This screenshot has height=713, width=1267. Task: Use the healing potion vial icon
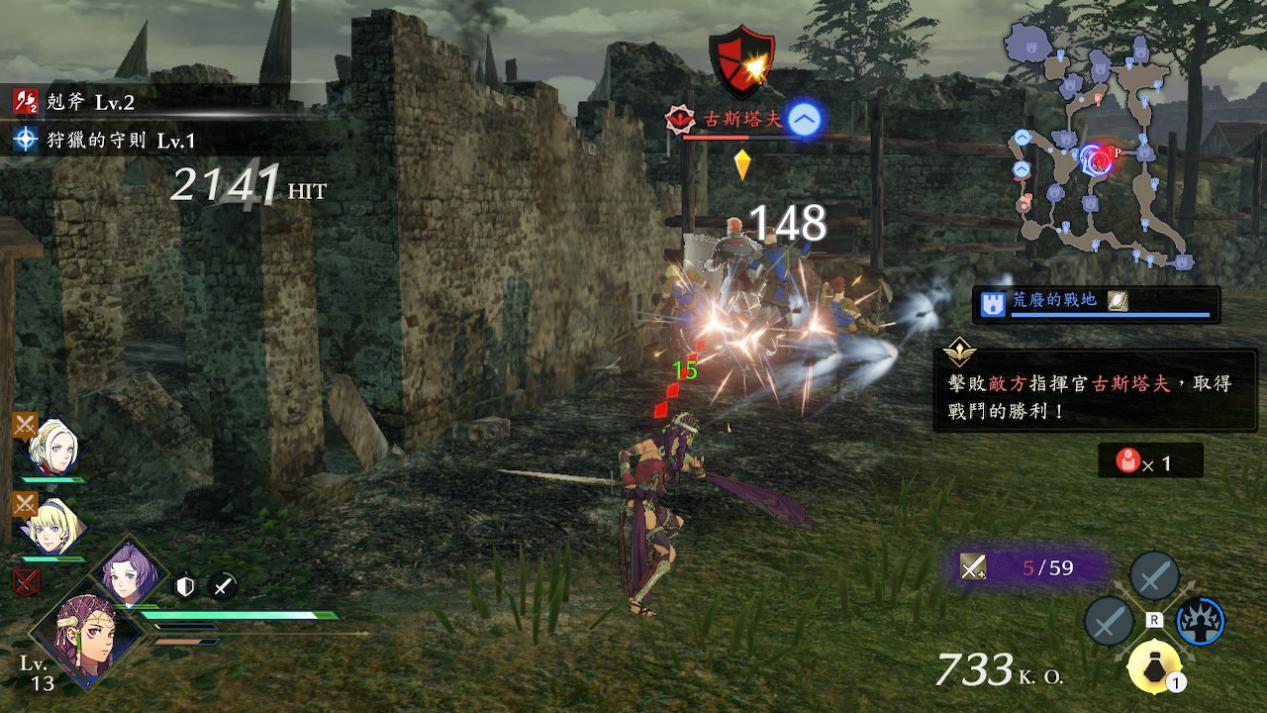click(1154, 666)
